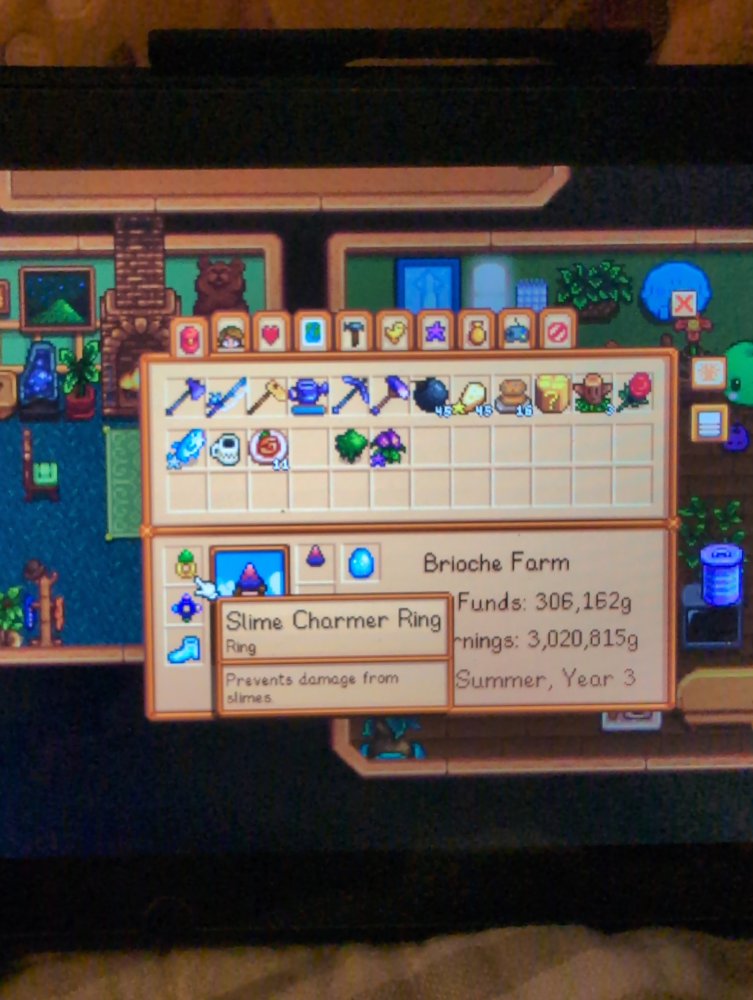
Task: Open the Social tab with the heart icon
Action: (x=272, y=334)
